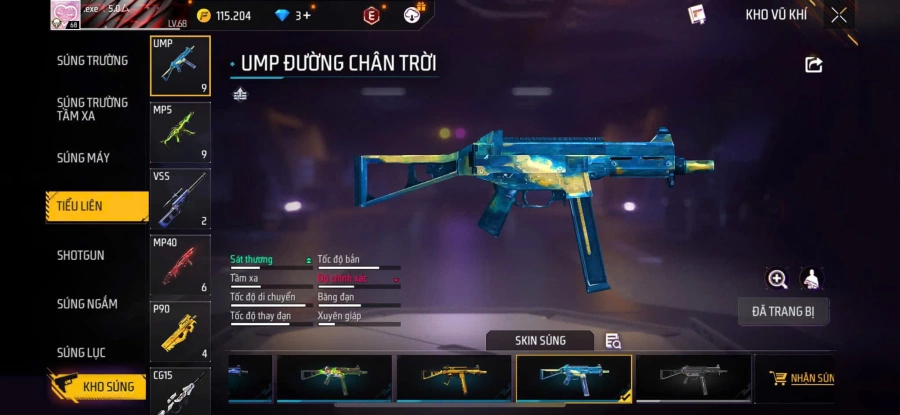Add diamonds with the plus button
Screen dimensions: 900x415
(305, 15)
